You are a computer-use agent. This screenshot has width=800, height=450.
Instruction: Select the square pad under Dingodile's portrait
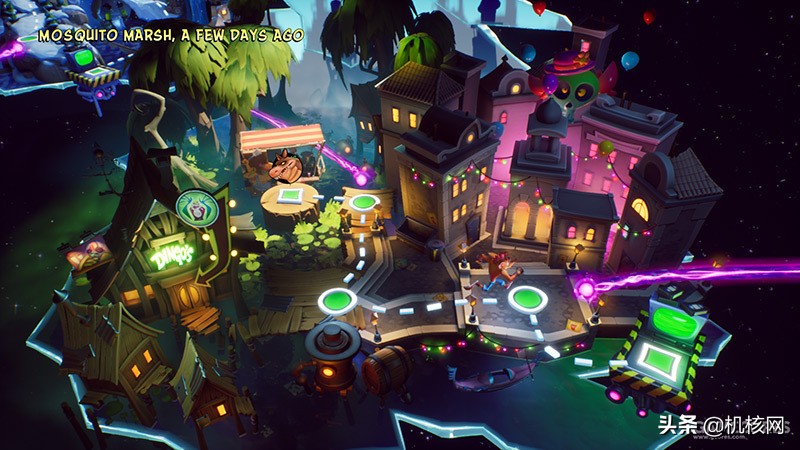pyautogui.click(x=289, y=195)
